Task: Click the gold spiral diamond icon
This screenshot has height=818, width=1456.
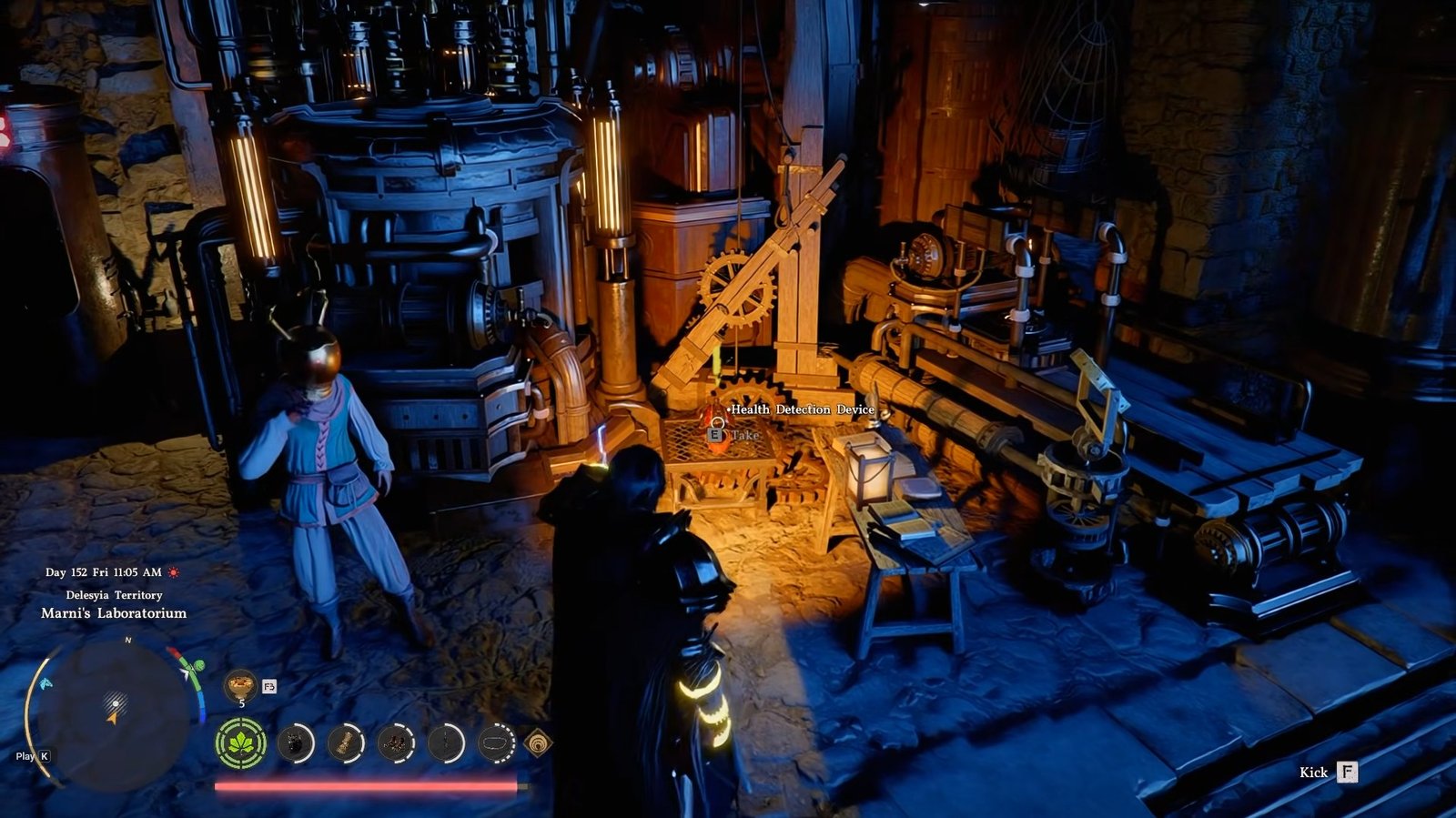Action: 539,743
